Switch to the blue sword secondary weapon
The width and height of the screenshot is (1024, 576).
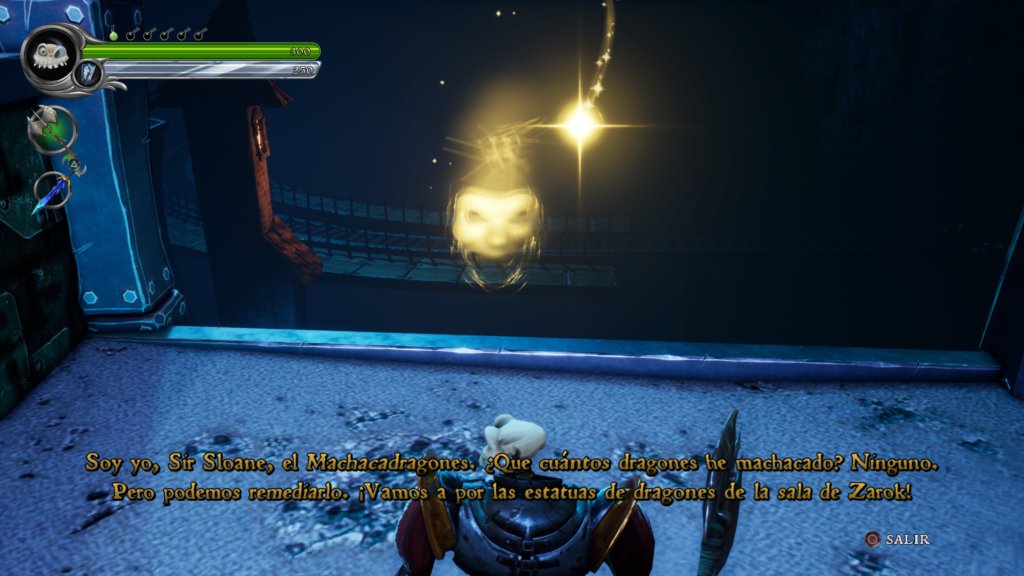pos(50,190)
